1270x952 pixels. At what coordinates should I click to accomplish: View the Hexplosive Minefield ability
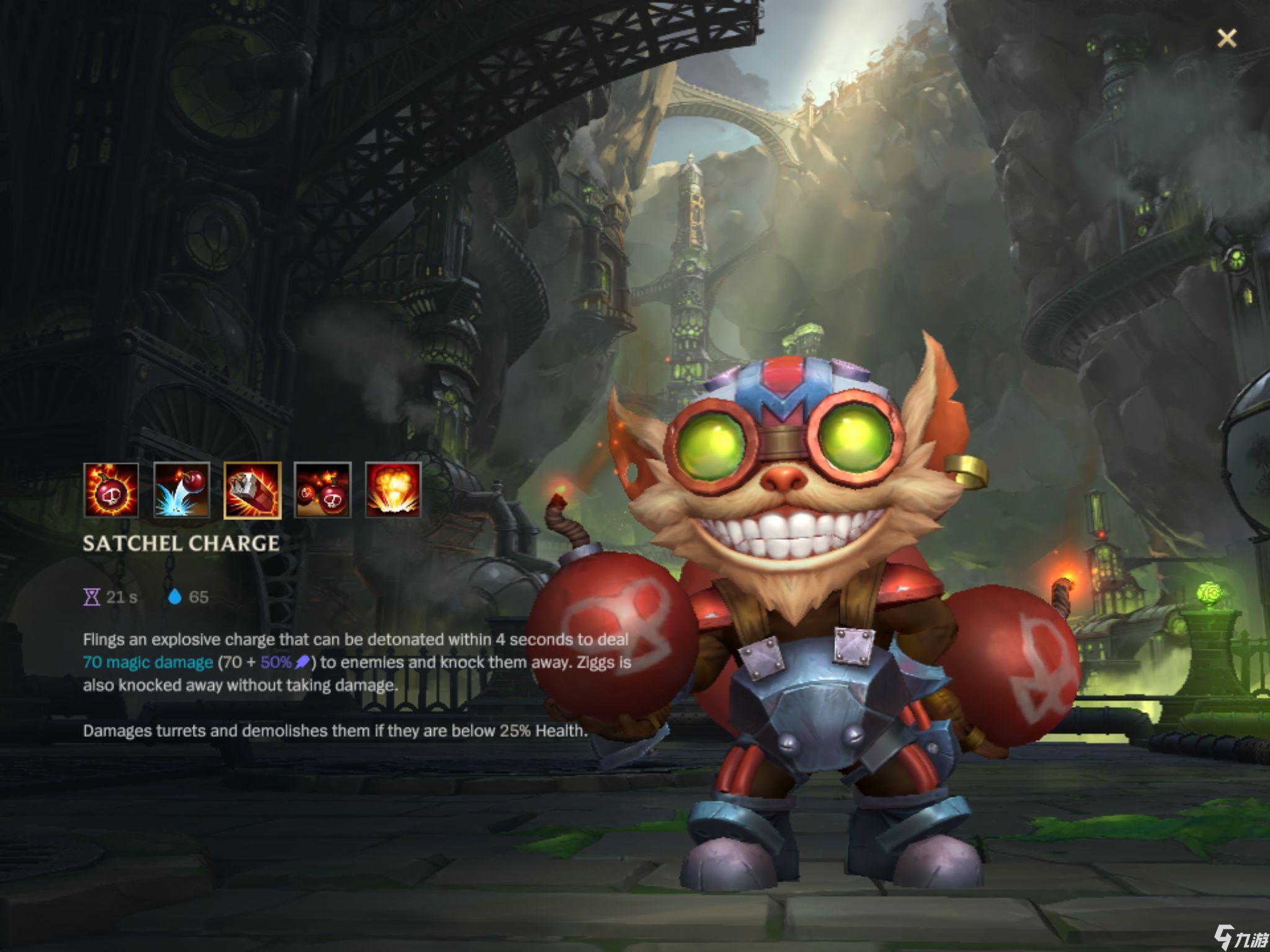322,490
